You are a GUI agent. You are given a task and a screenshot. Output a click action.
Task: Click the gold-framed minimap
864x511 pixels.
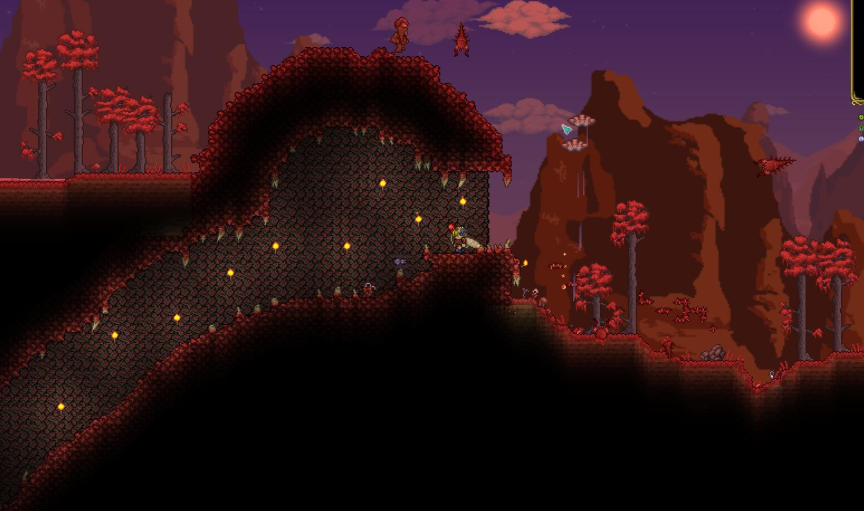pyautogui.click(x=858, y=50)
